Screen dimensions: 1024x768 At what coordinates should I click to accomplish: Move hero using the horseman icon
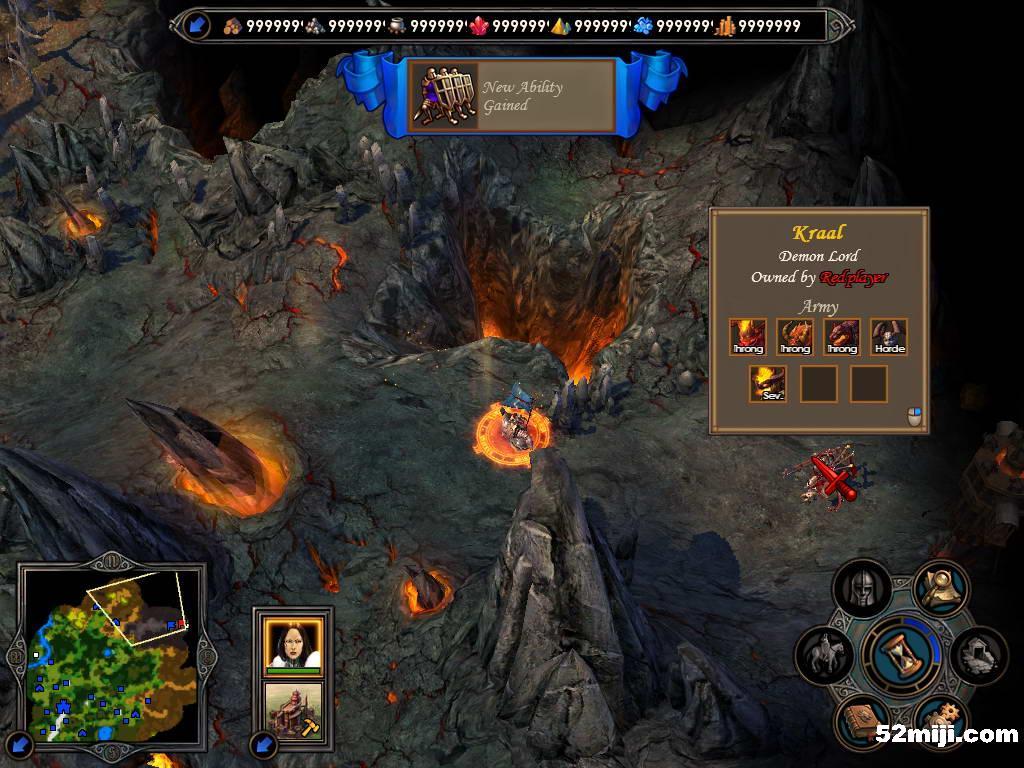[x=825, y=655]
